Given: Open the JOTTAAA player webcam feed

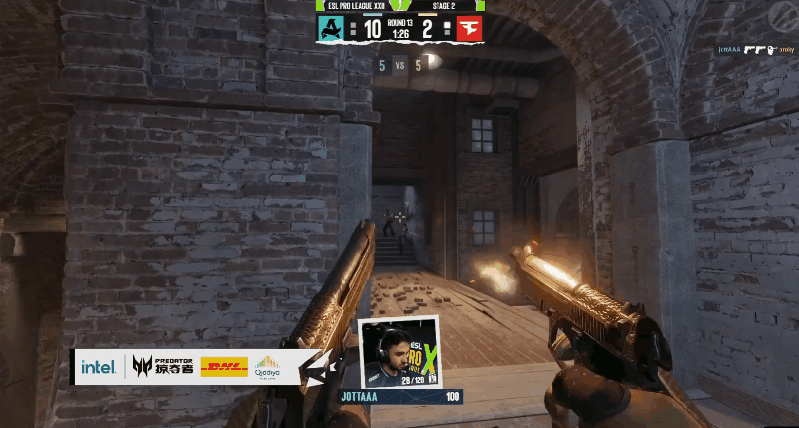Looking at the screenshot, I should point(399,352).
